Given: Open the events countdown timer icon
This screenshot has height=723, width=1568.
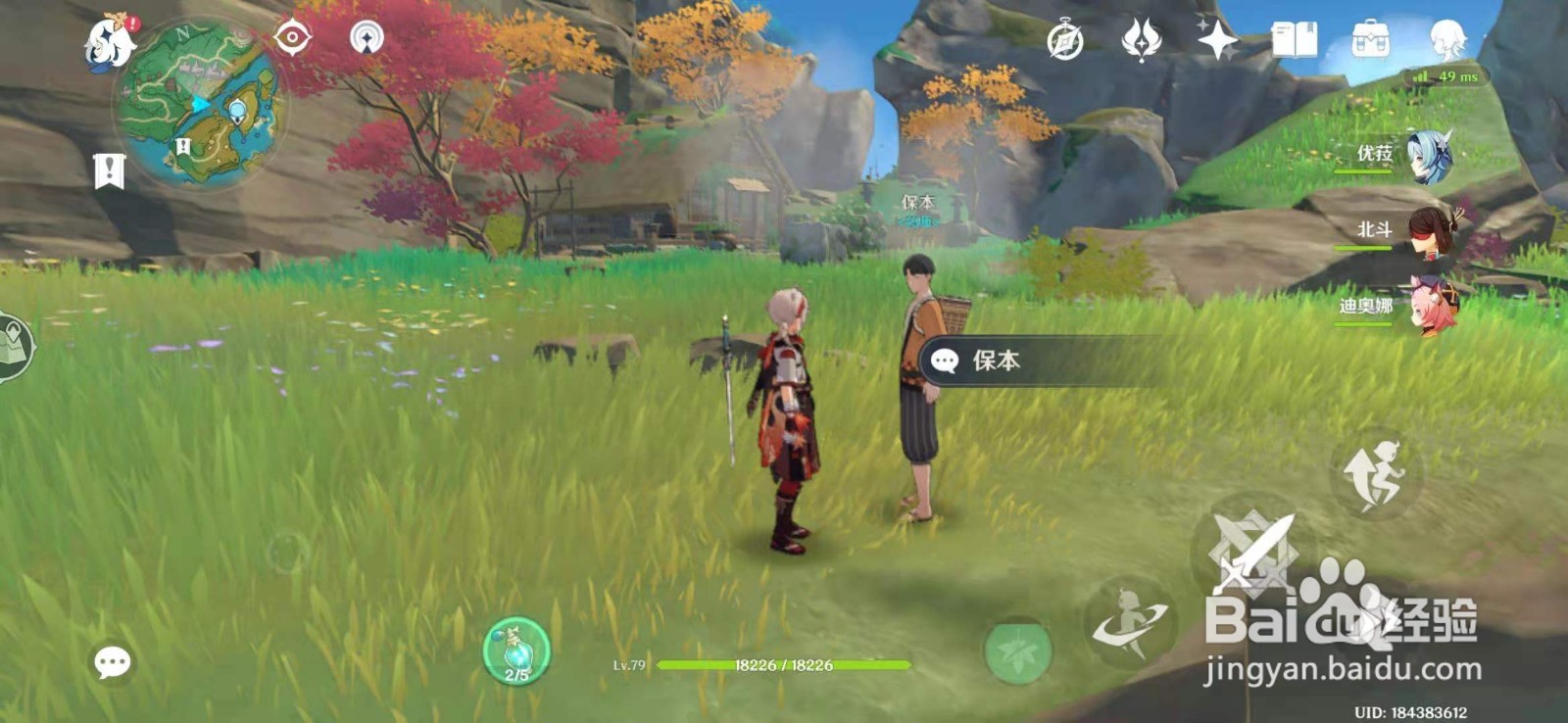Looking at the screenshot, I should [1066, 39].
